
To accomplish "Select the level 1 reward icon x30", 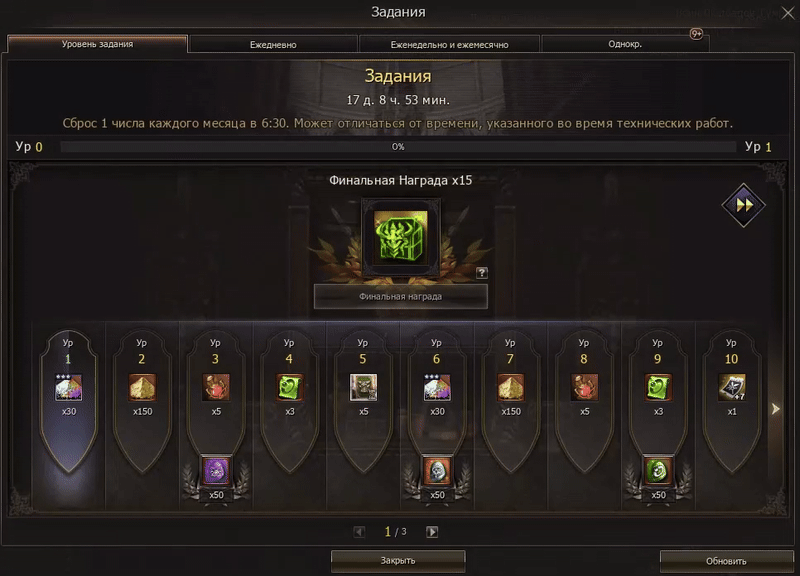I will (x=68, y=387).
